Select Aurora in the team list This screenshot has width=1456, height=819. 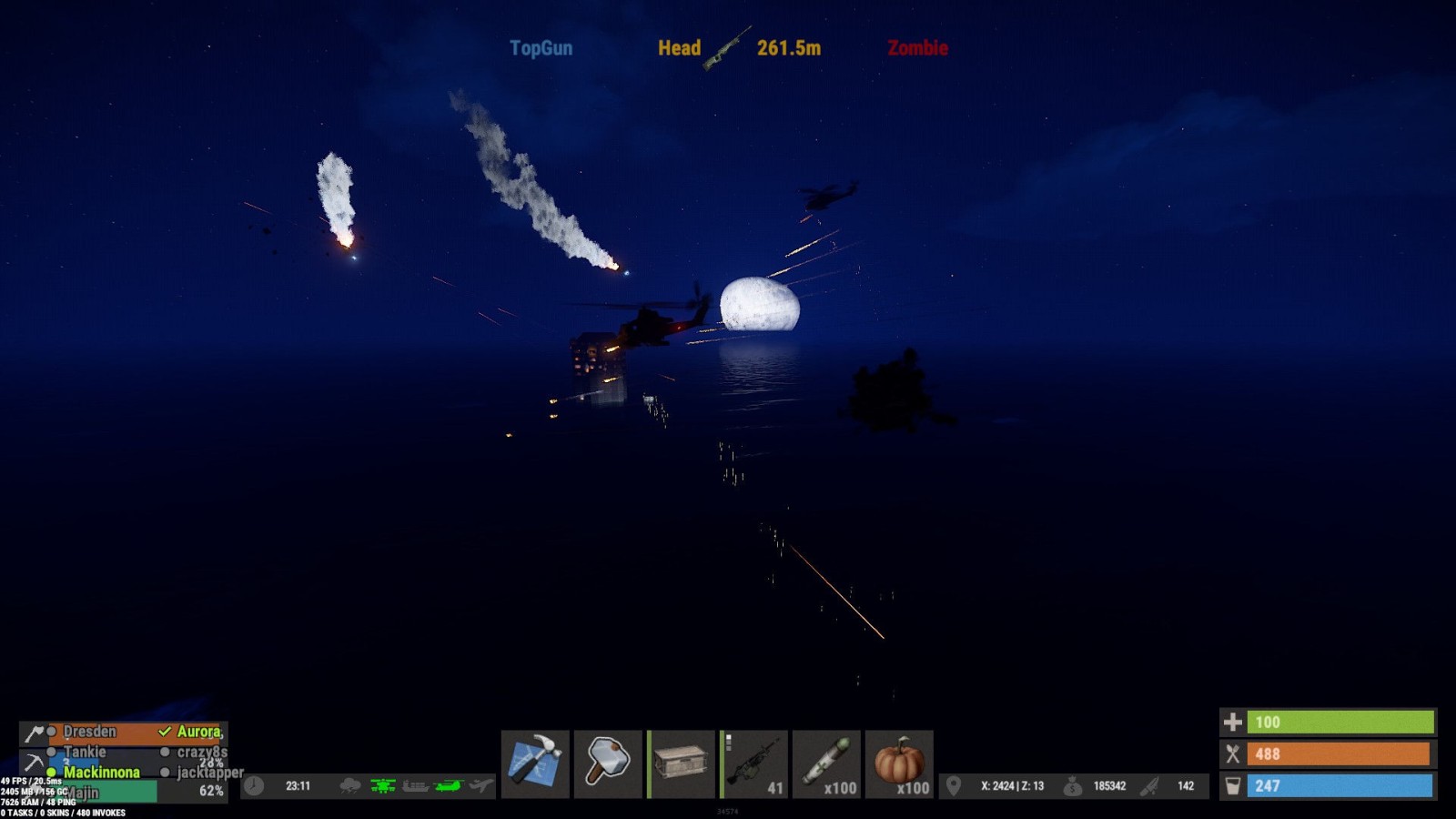coord(199,732)
